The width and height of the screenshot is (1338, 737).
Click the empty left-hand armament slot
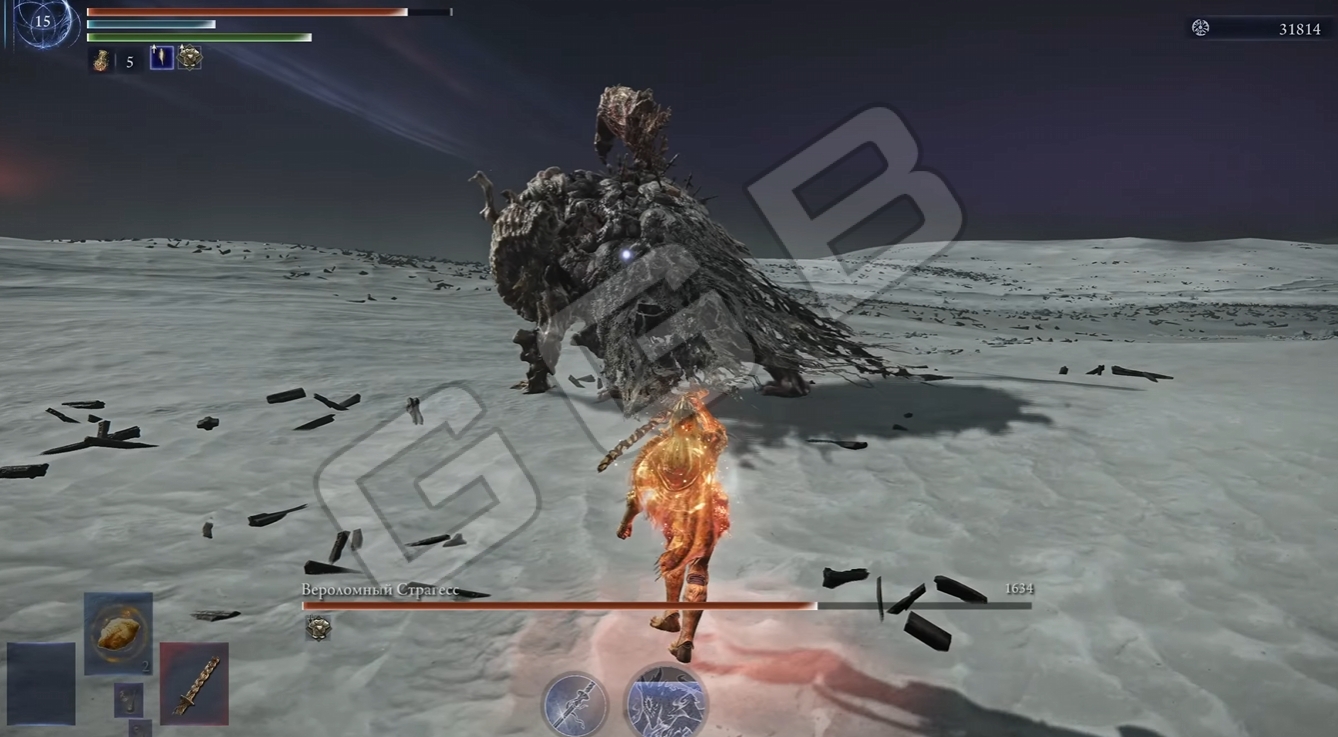[41, 683]
